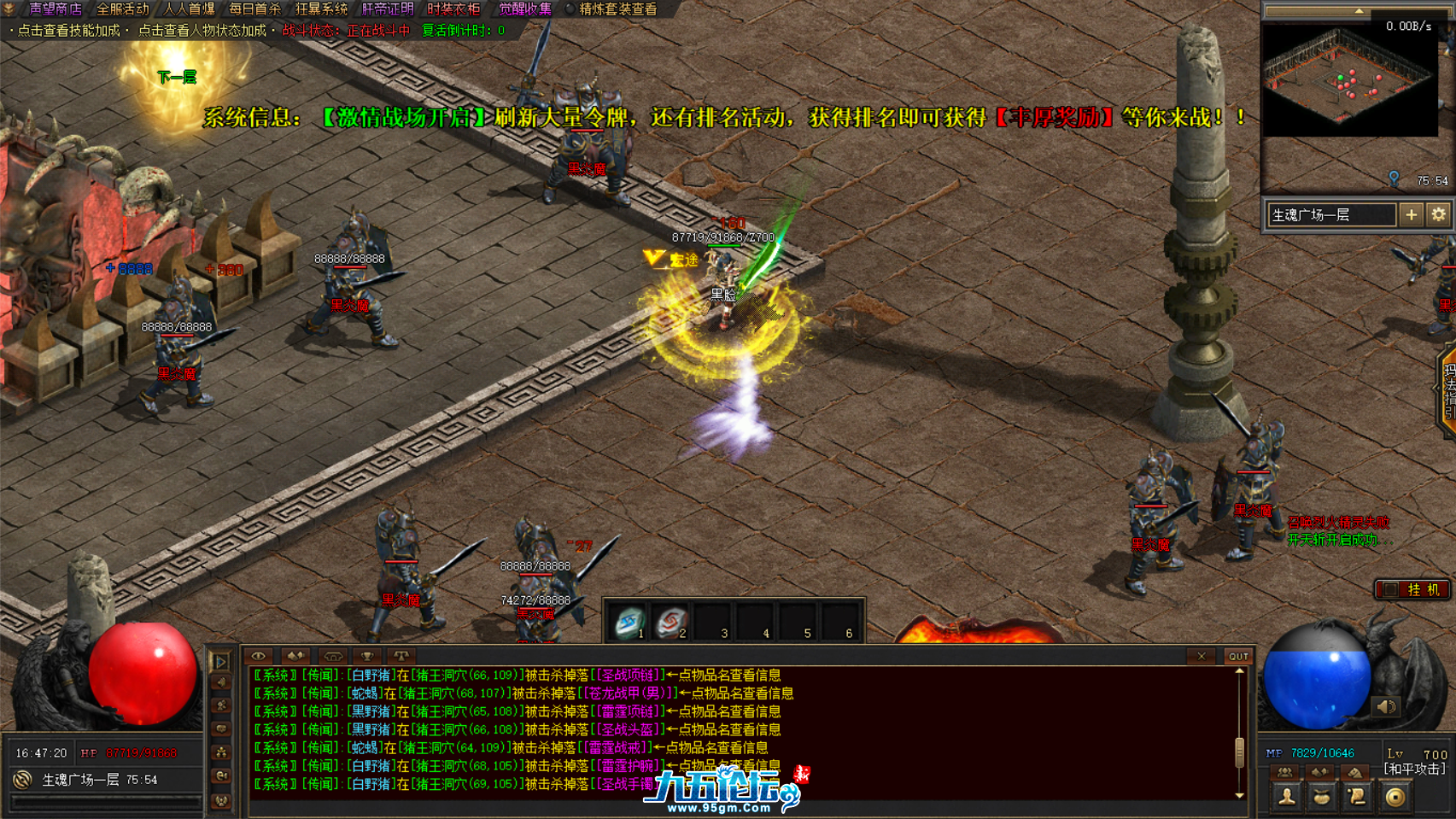Click the mount horse icon
1456x819 pixels.
(x=1355, y=772)
